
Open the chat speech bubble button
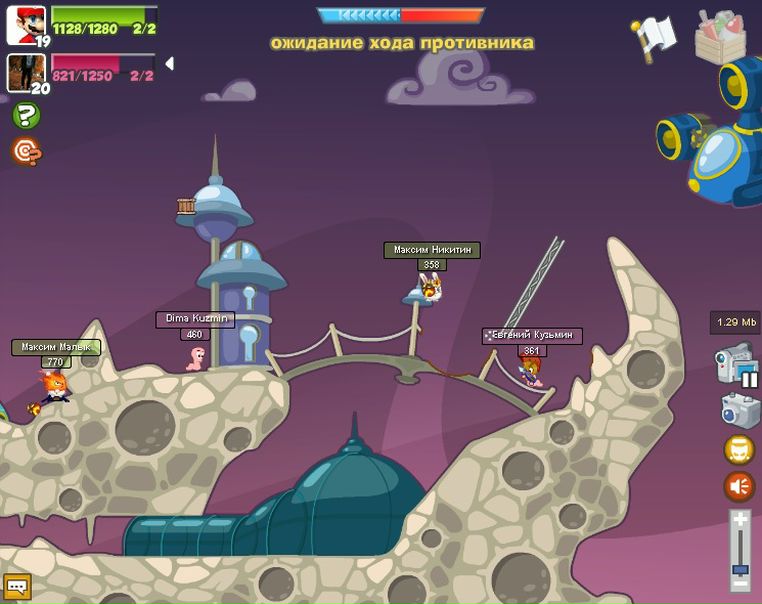pyautogui.click(x=17, y=586)
